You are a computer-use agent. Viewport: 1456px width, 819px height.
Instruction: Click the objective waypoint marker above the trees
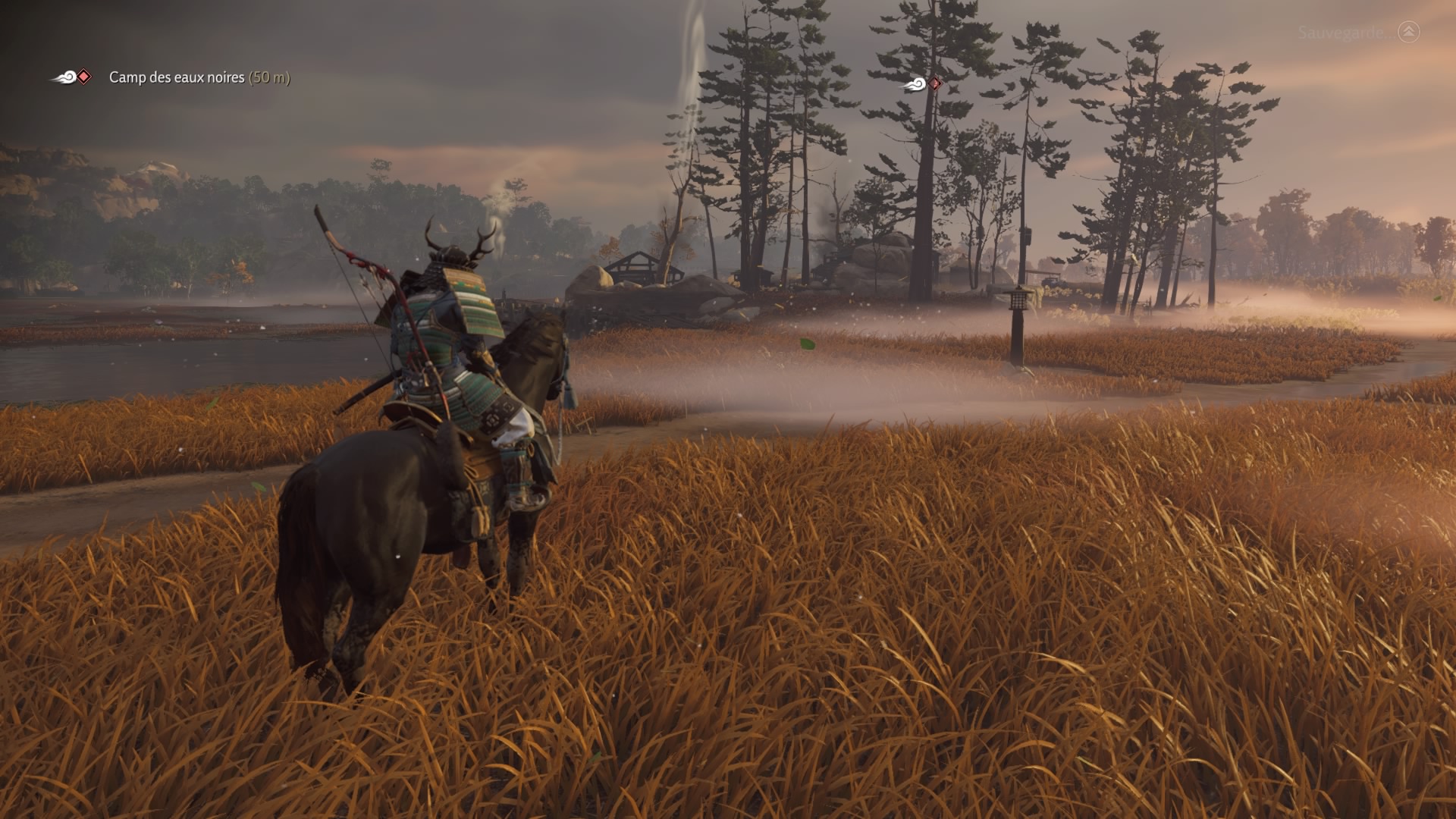pyautogui.click(x=924, y=84)
